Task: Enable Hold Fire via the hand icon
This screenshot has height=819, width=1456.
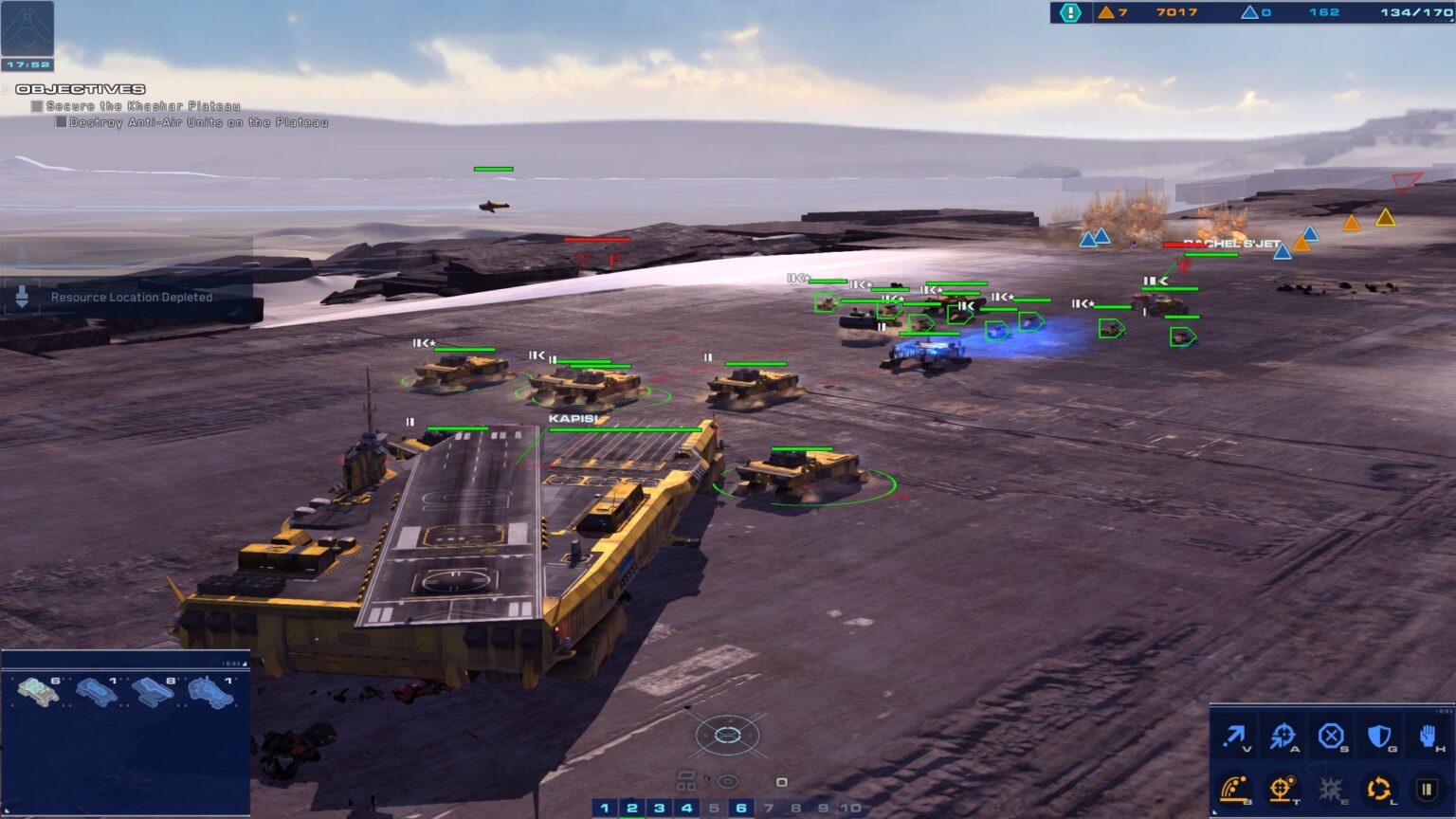Action: coord(1427,736)
